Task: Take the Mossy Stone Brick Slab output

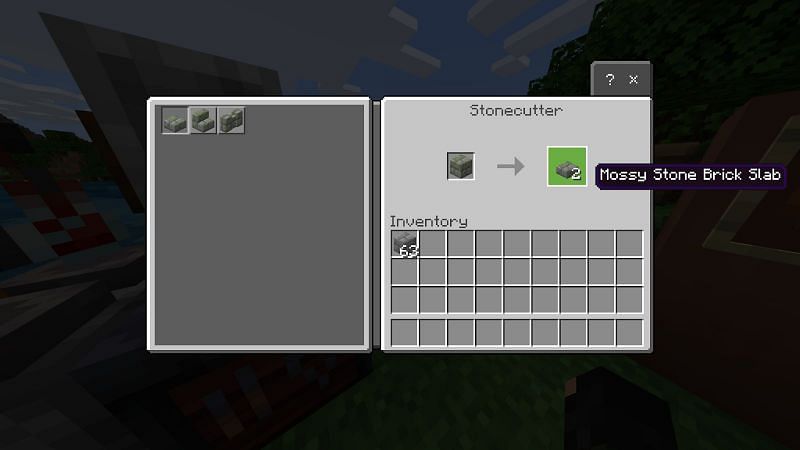Action: point(567,166)
